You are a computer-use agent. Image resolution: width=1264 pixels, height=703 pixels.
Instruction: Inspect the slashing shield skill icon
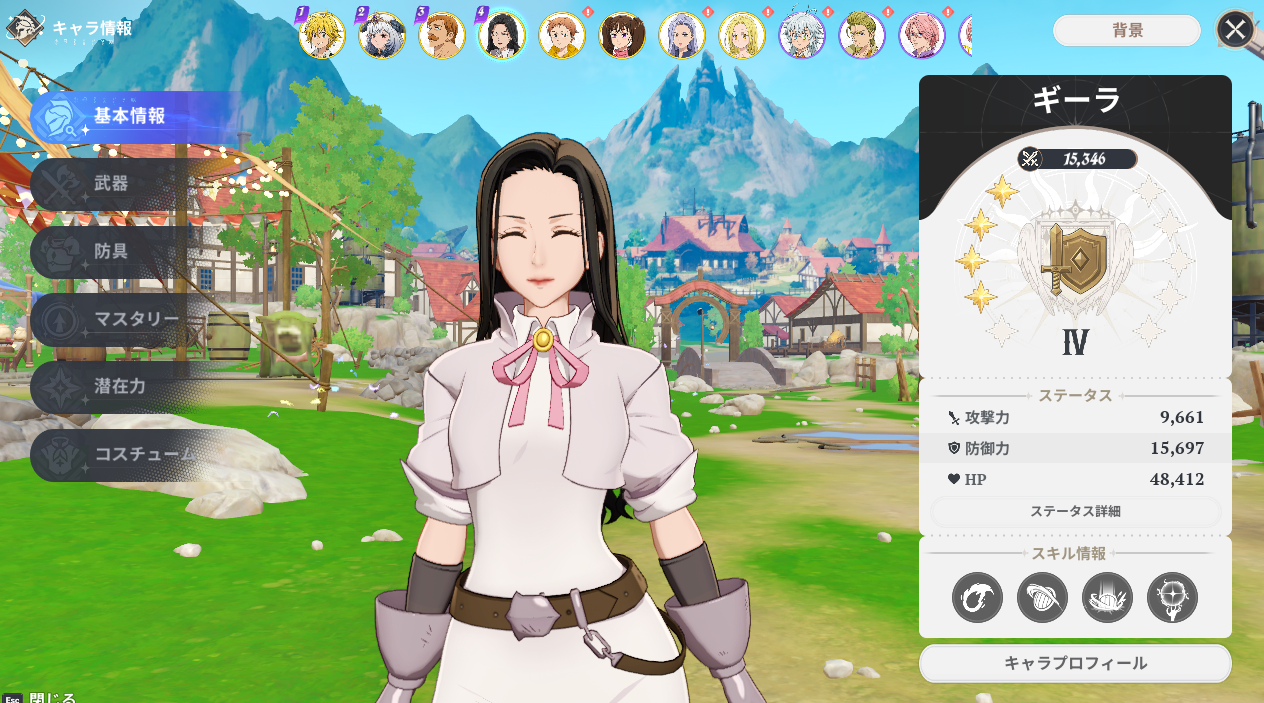coord(1042,597)
